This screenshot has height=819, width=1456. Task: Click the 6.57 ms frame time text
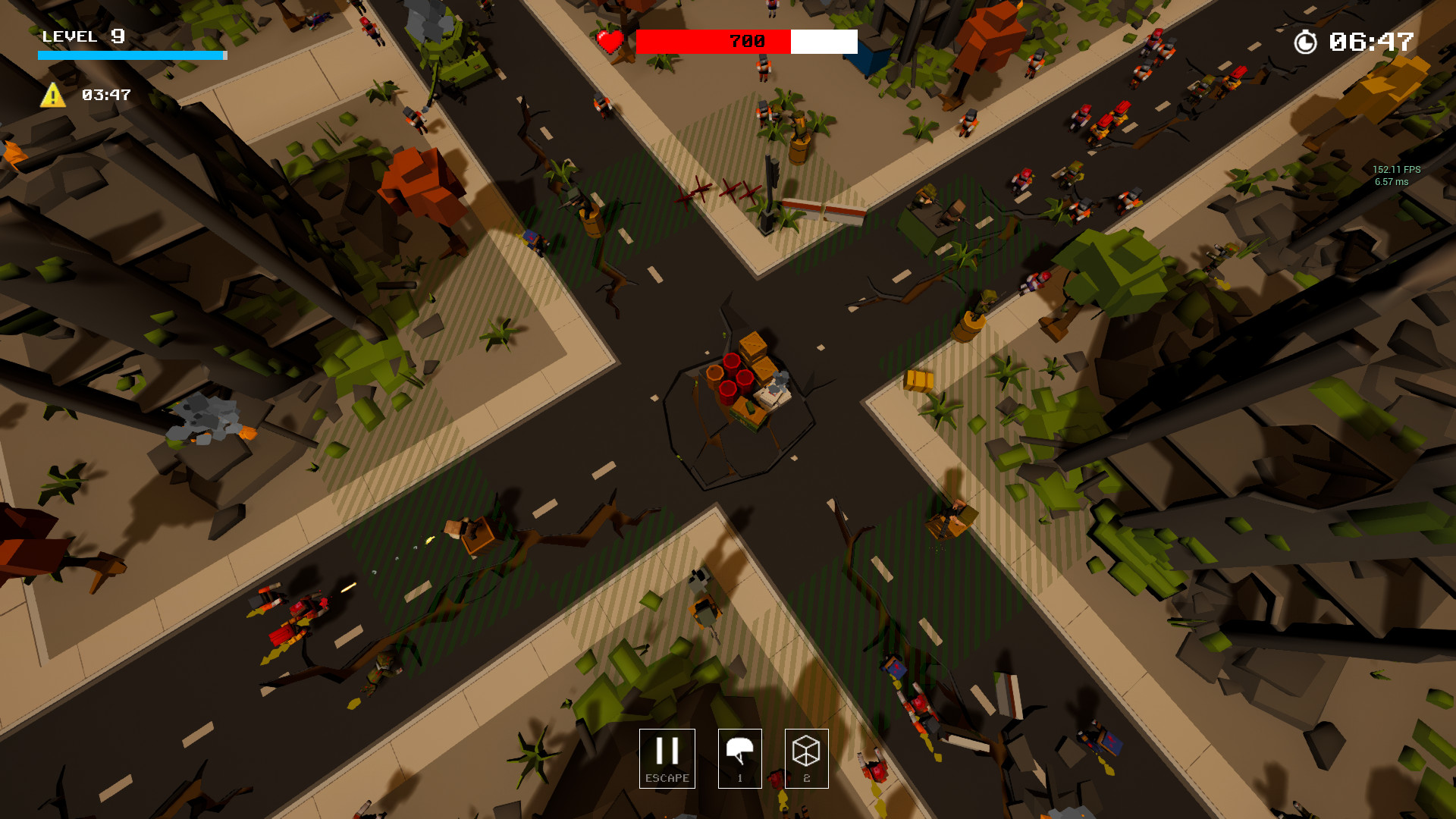coord(1390,182)
